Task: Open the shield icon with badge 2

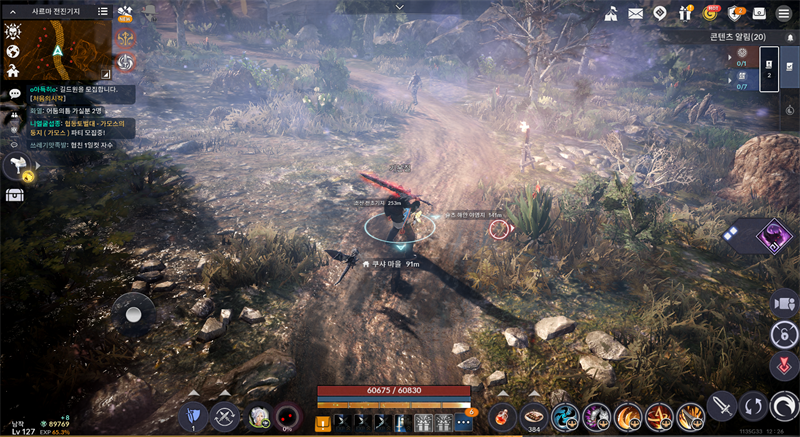Action: click(736, 13)
